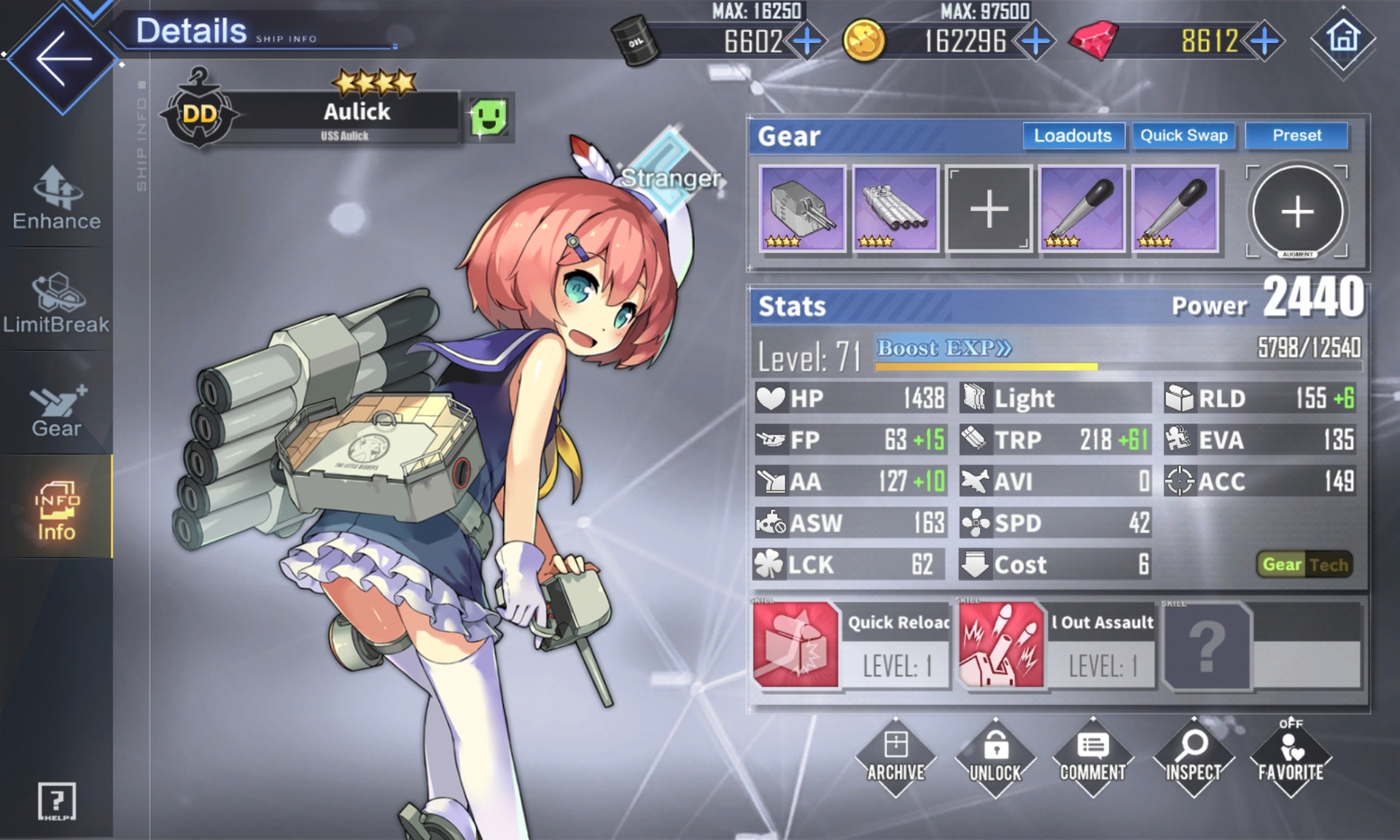This screenshot has height=840, width=1400.
Task: Open the Enhance tab
Action: pyautogui.click(x=56, y=198)
